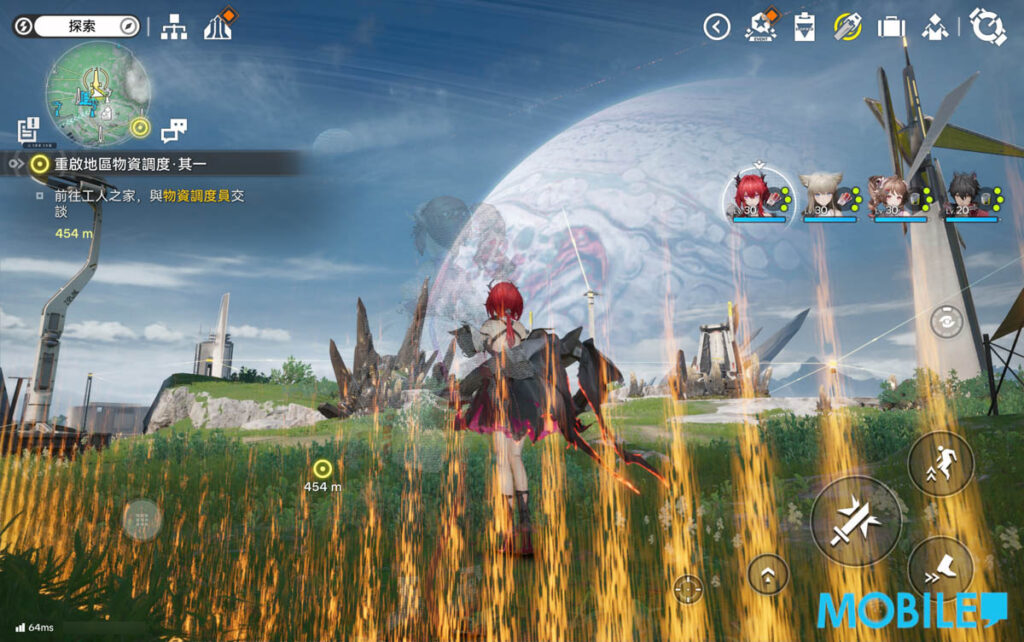Viewport: 1024px width, 642px height.
Task: Open the hierarchy tree icon menu
Action: (174, 27)
